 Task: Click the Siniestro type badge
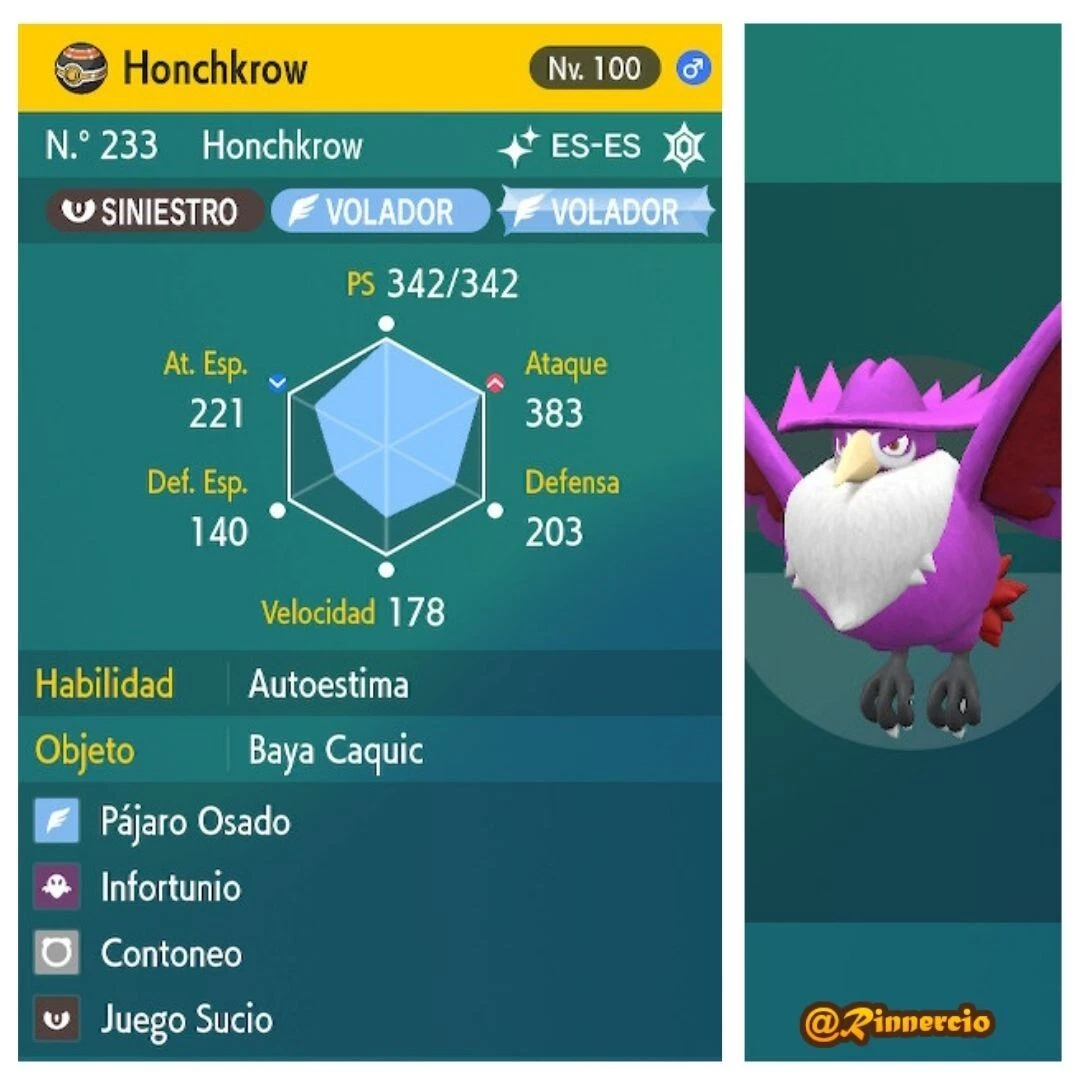(152, 212)
